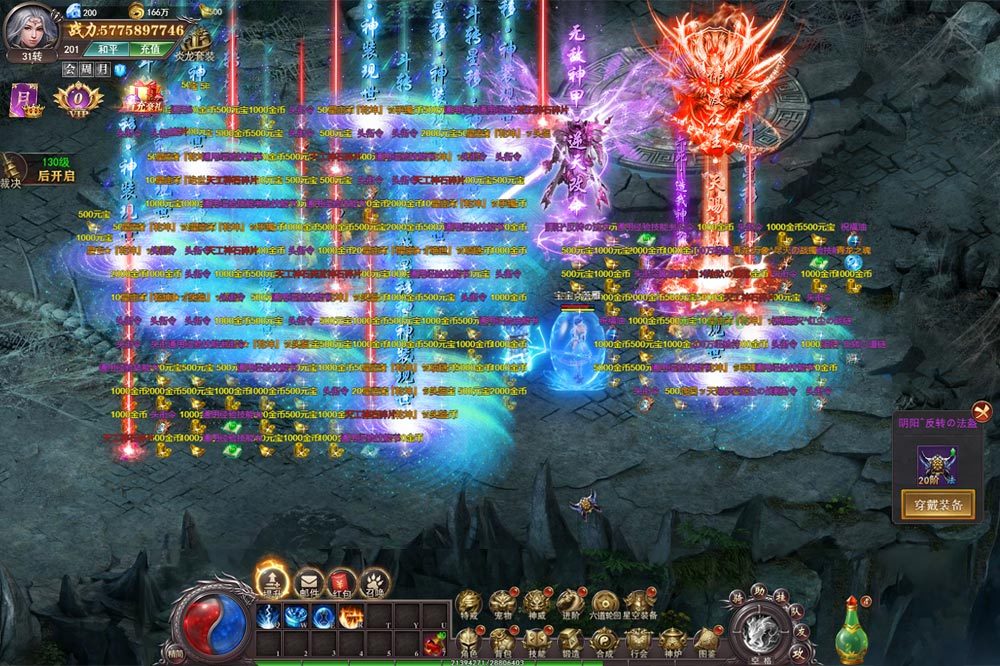Open the 提升 upgrade button
Viewport: 1000px width, 666px height.
pos(270,580)
